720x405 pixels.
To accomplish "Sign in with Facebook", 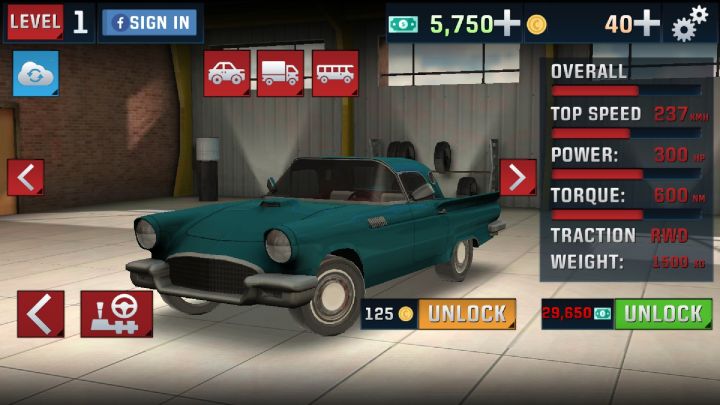I will [150, 23].
